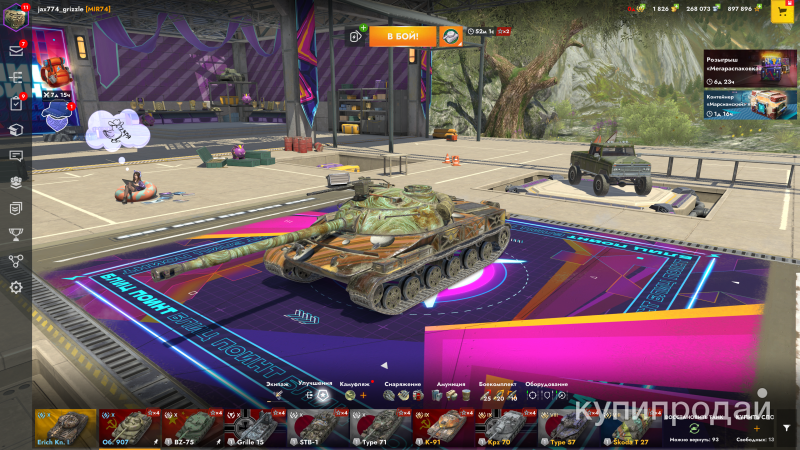Select the K-91 tank
This screenshot has width=800, height=450.
[x=443, y=427]
